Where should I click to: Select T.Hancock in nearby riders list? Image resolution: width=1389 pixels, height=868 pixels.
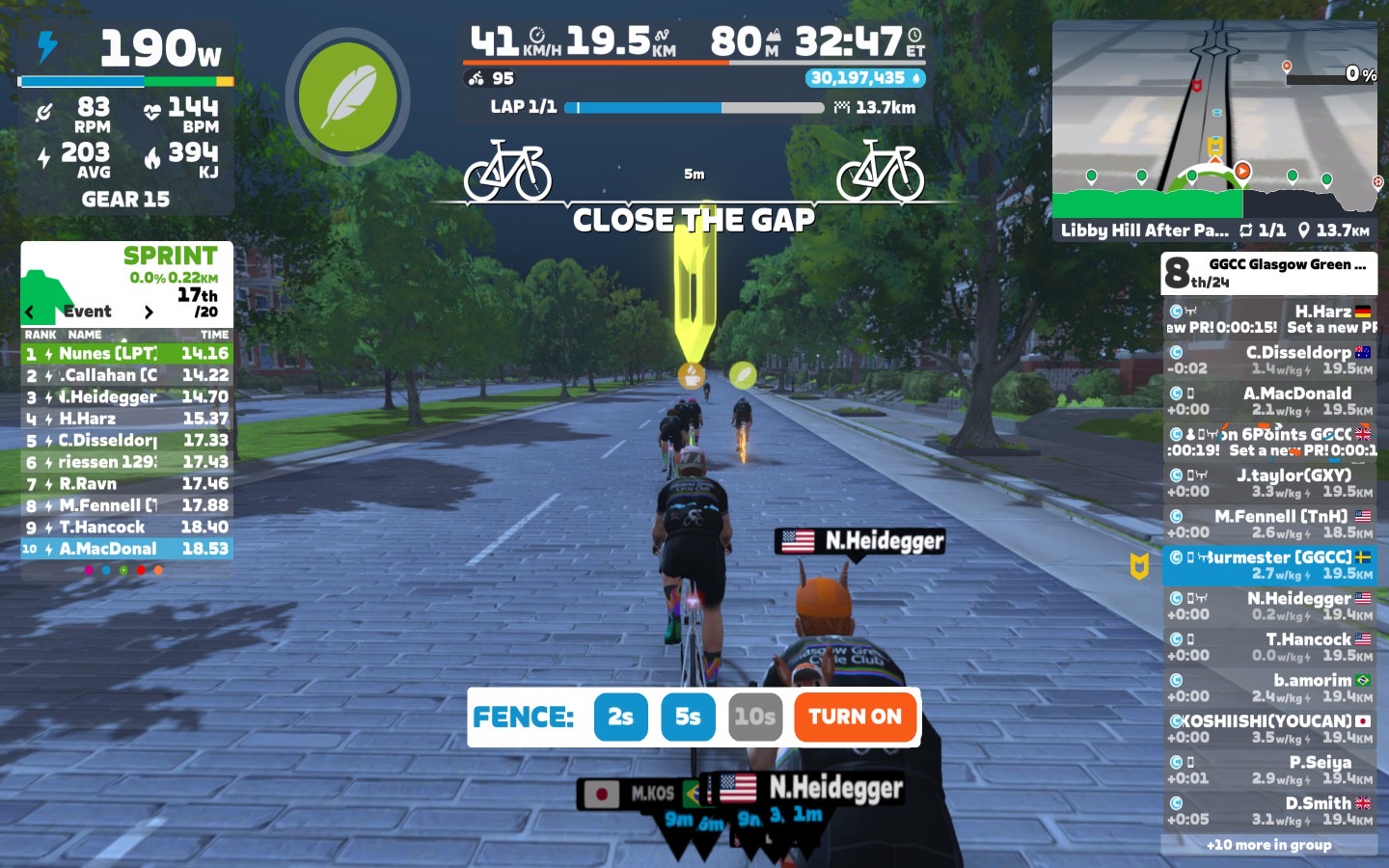coord(1269,646)
